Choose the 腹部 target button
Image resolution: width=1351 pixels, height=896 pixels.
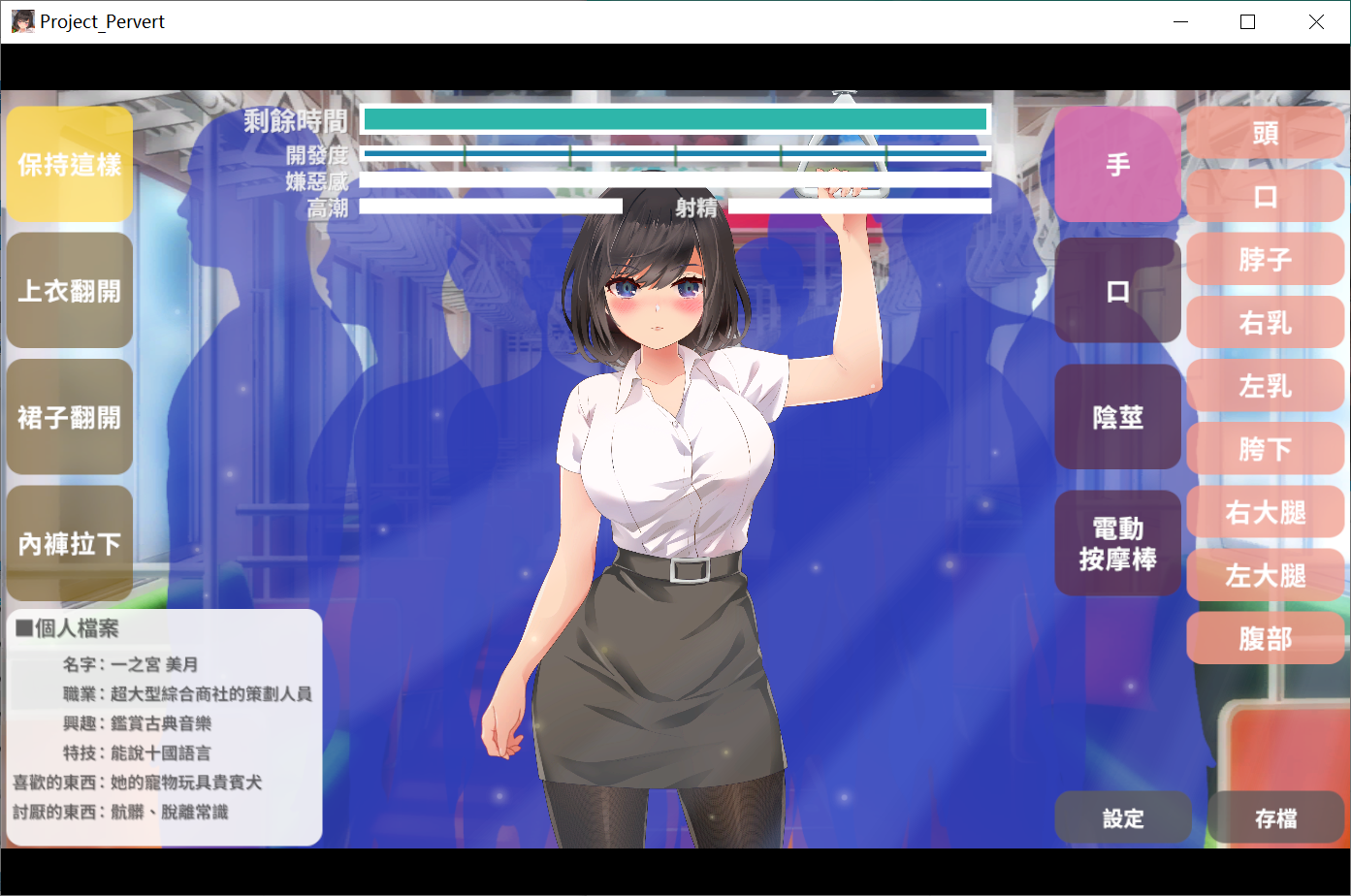coord(1265,638)
